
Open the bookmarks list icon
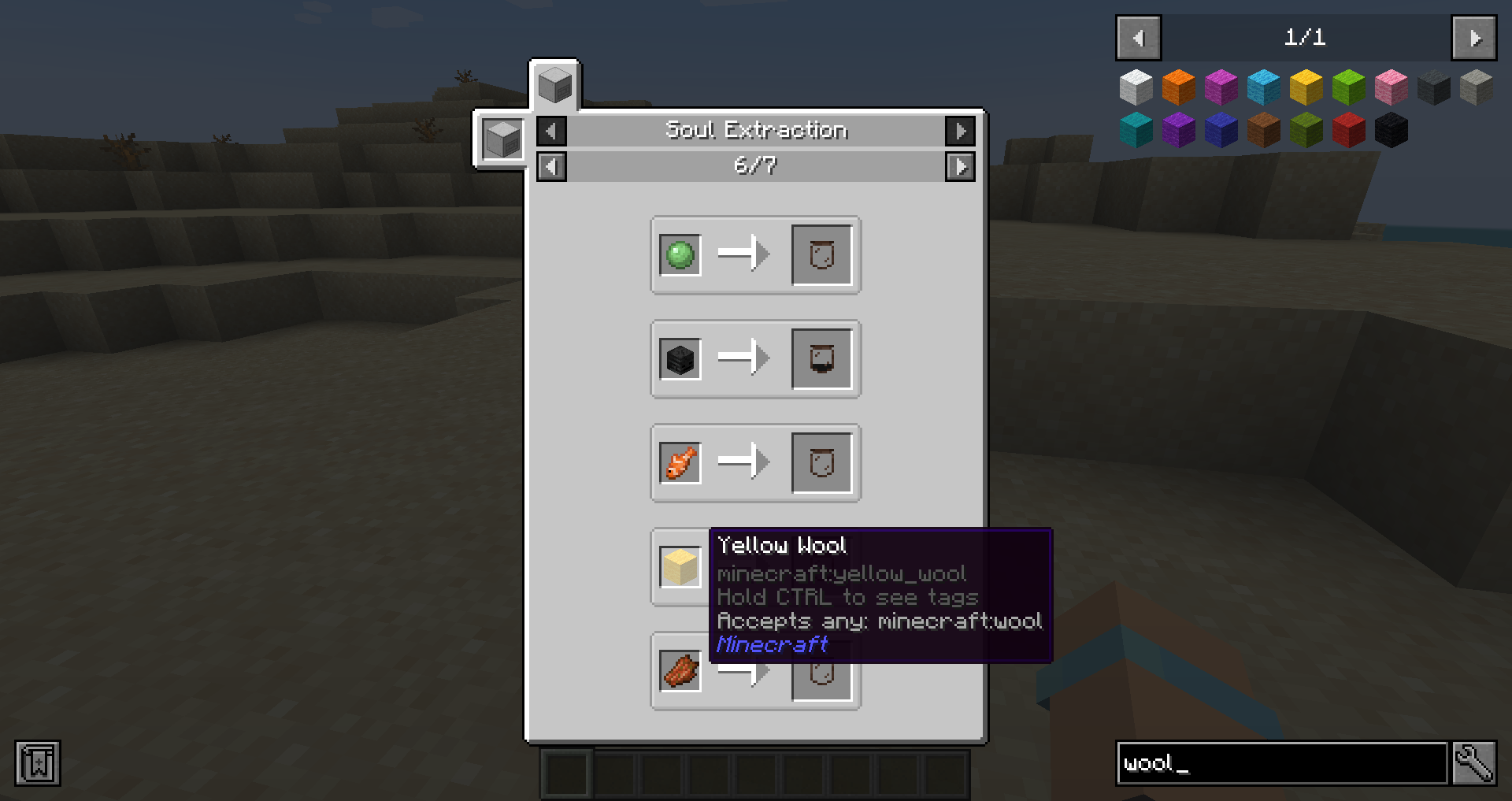click(38, 762)
